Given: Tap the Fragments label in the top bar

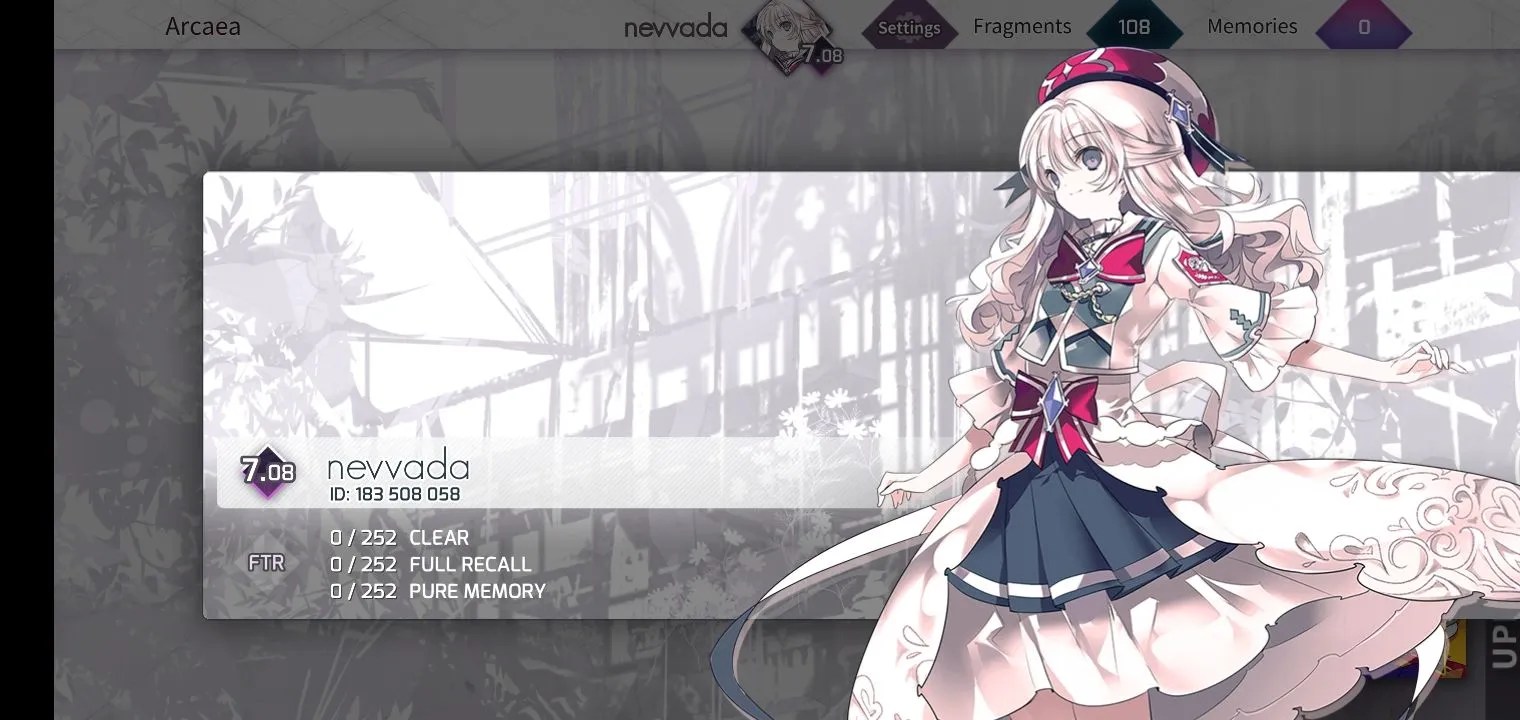Looking at the screenshot, I should 1022,25.
